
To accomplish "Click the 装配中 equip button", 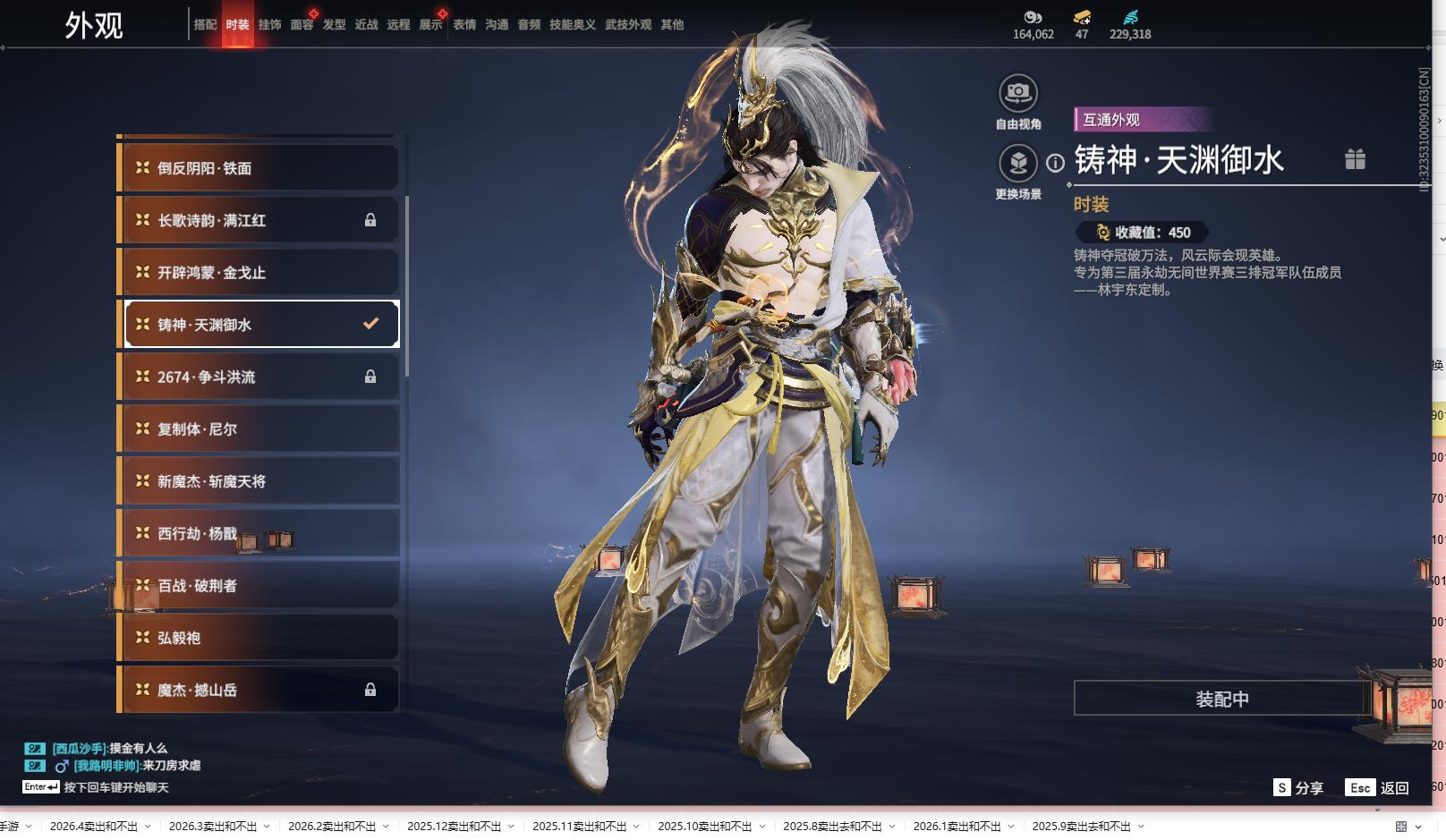I will click(1221, 699).
